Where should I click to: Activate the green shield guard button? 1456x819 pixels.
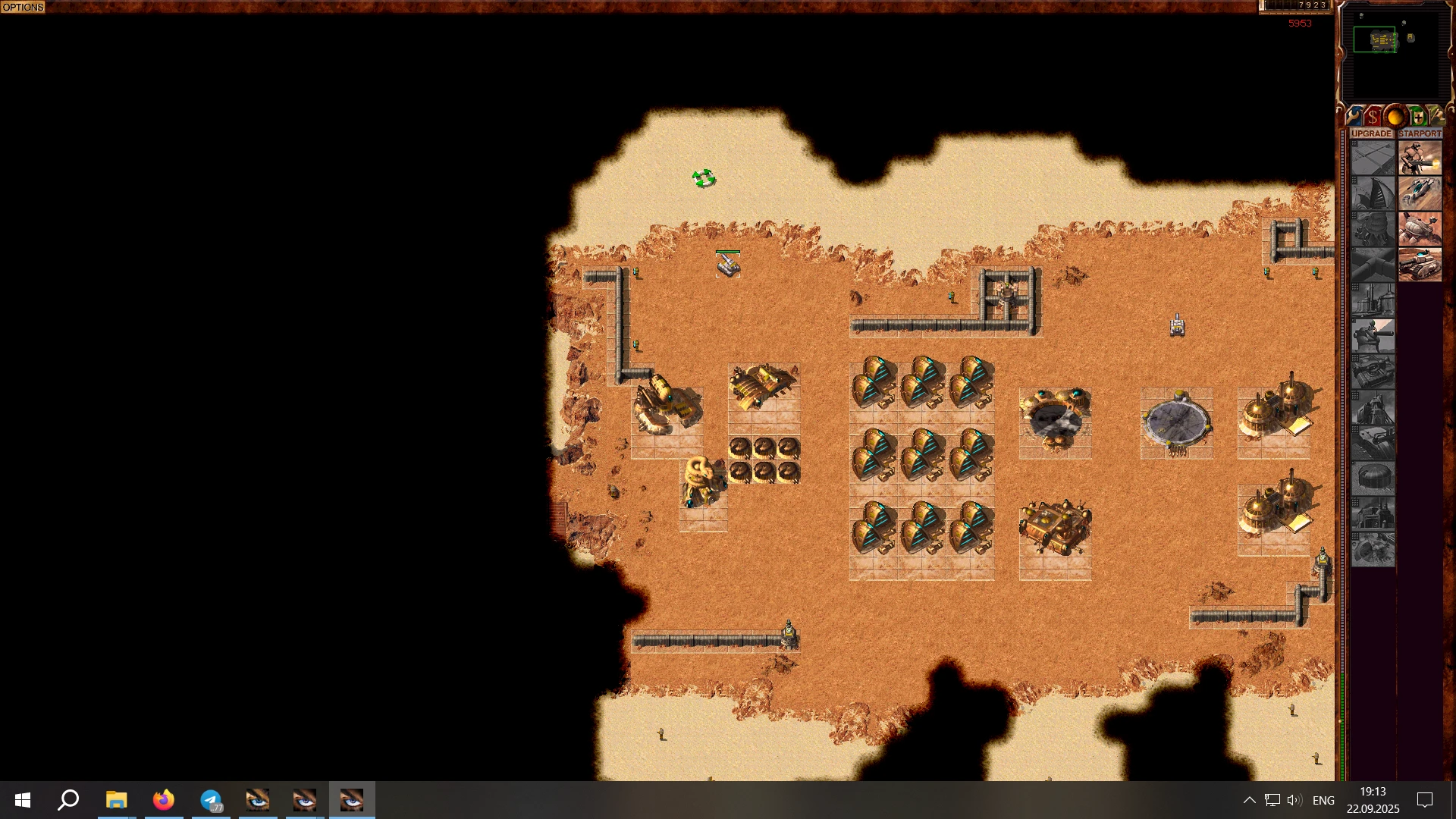(1417, 117)
